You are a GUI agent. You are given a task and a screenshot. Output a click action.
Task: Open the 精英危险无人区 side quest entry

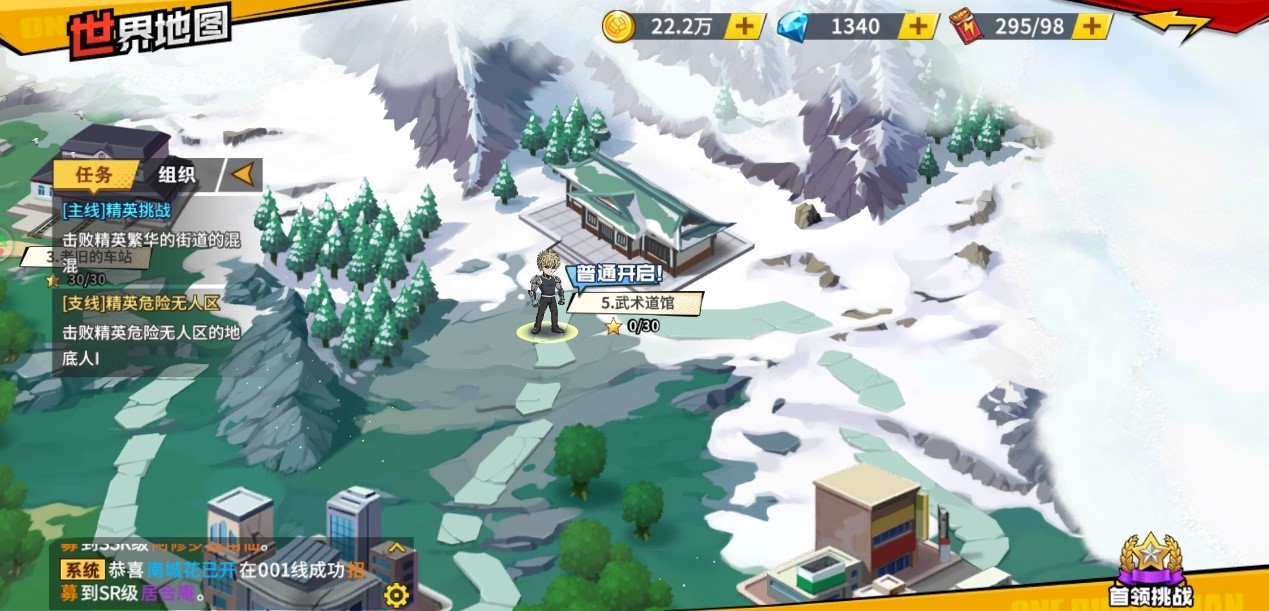(150, 318)
